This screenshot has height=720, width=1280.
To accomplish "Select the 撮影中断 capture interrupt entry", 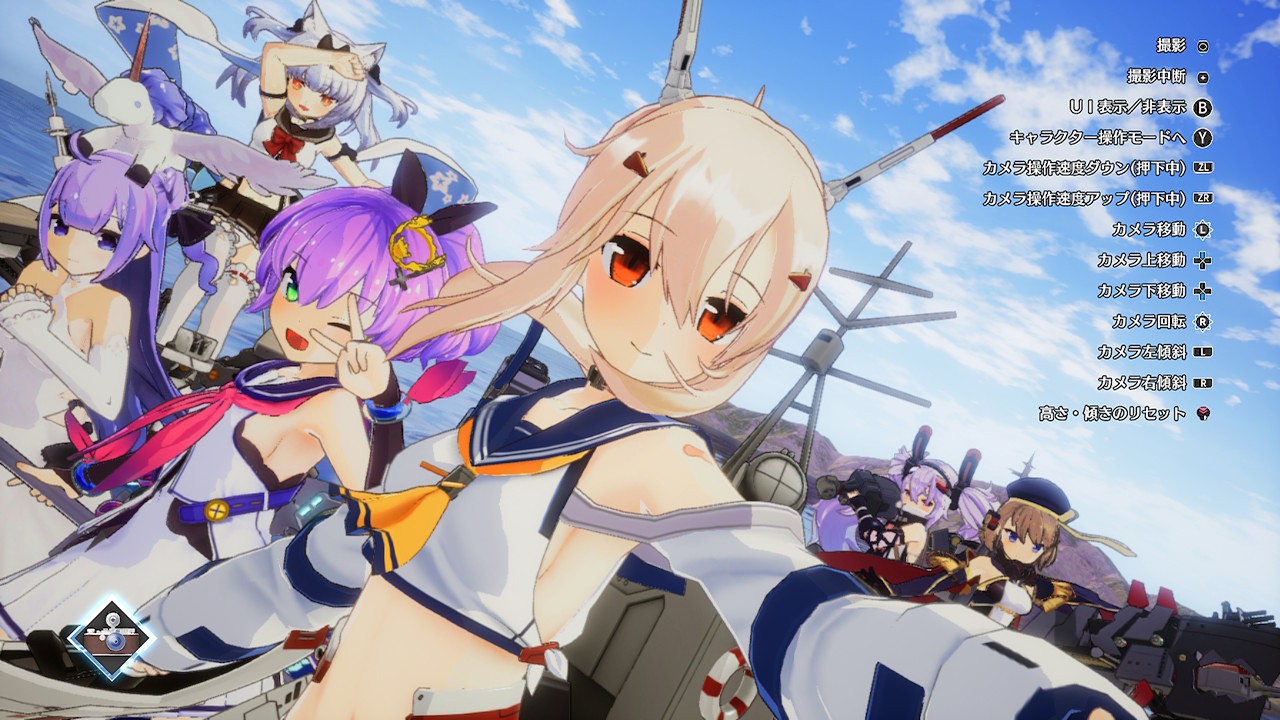I will click(1155, 77).
